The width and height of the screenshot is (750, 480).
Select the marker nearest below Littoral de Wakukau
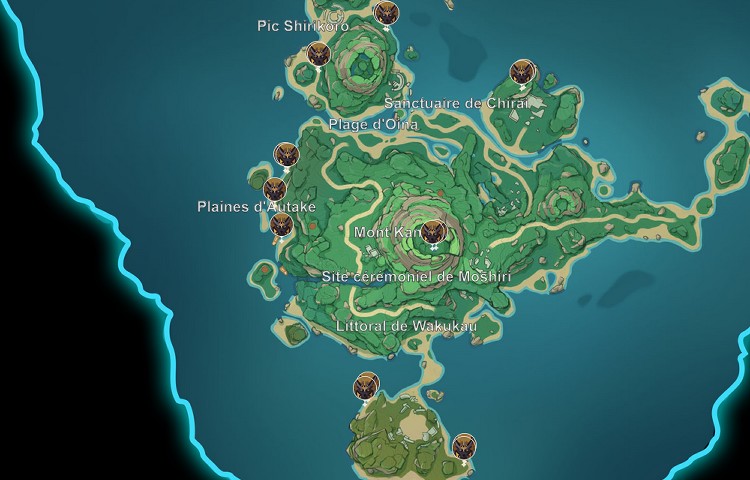[367, 386]
